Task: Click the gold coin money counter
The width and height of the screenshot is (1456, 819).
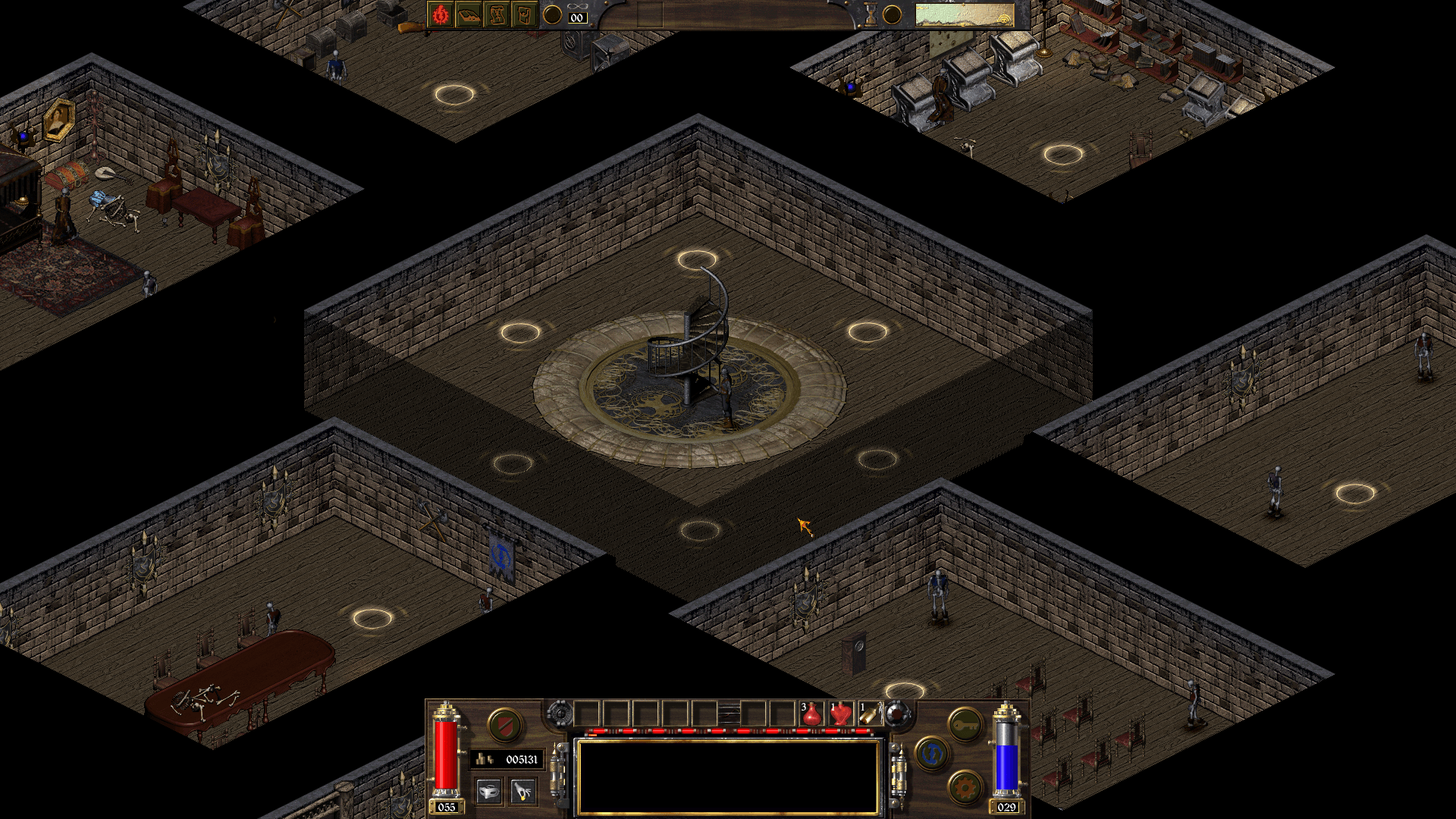Action: coord(507,759)
